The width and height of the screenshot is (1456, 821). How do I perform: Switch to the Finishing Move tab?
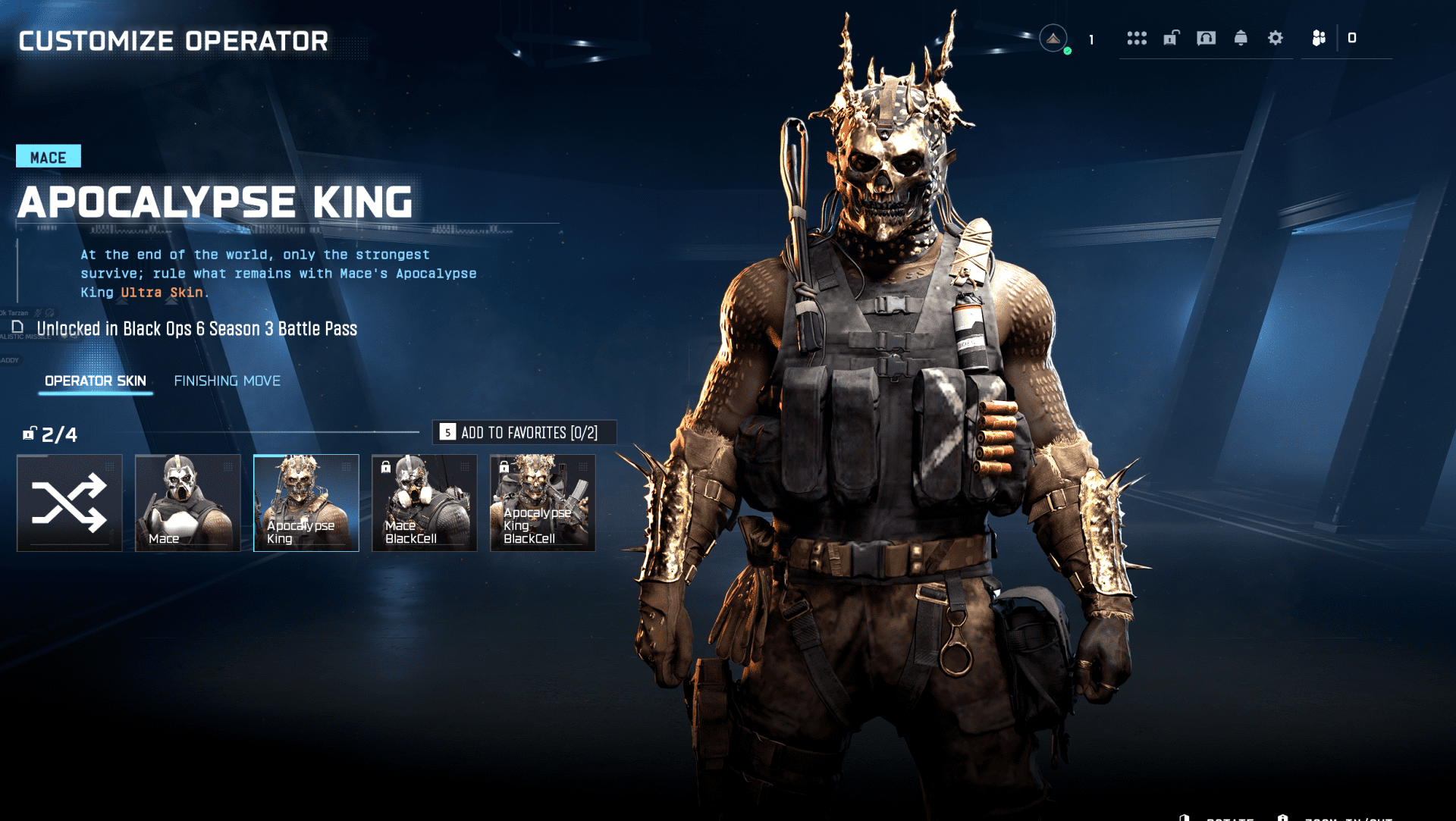(x=227, y=381)
